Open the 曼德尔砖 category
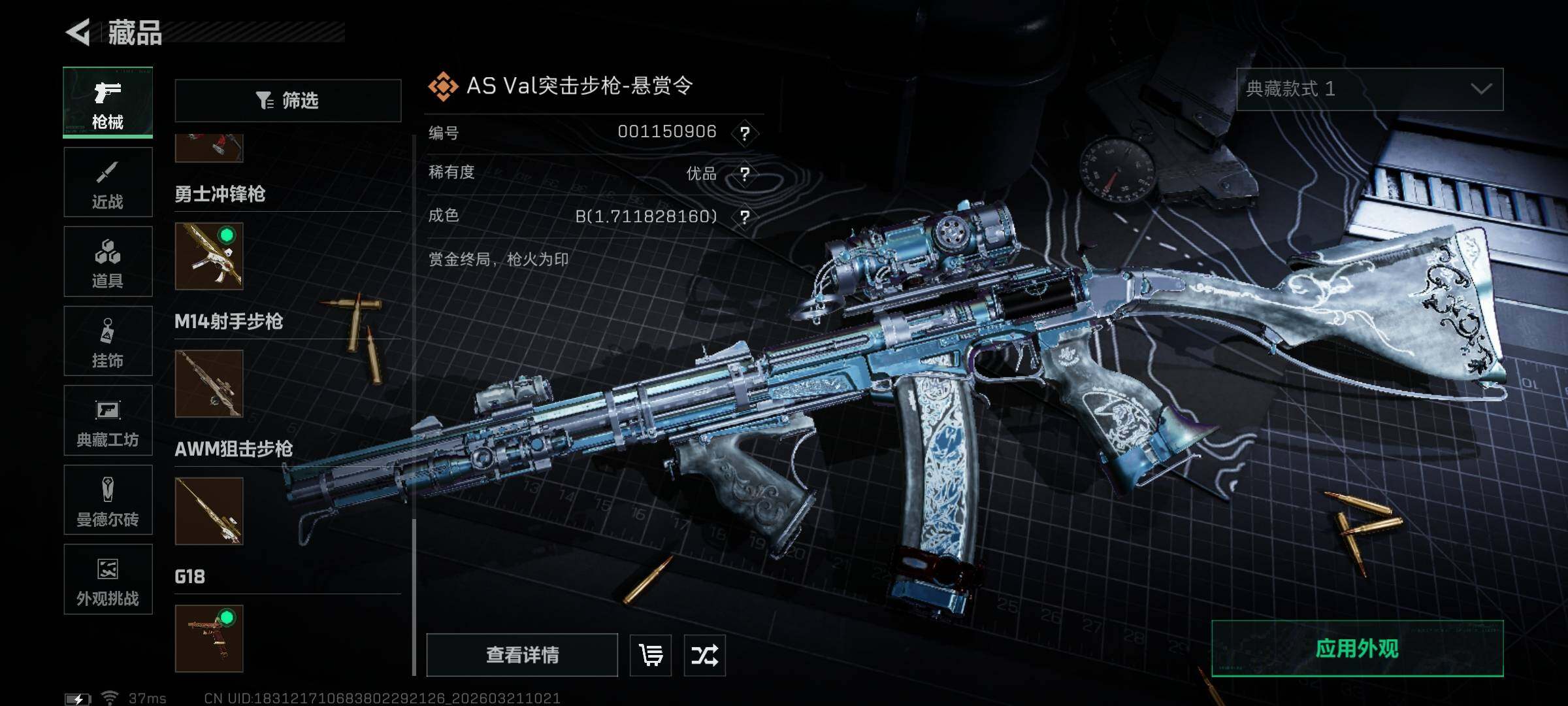This screenshot has height=706, width=1568. [108, 500]
